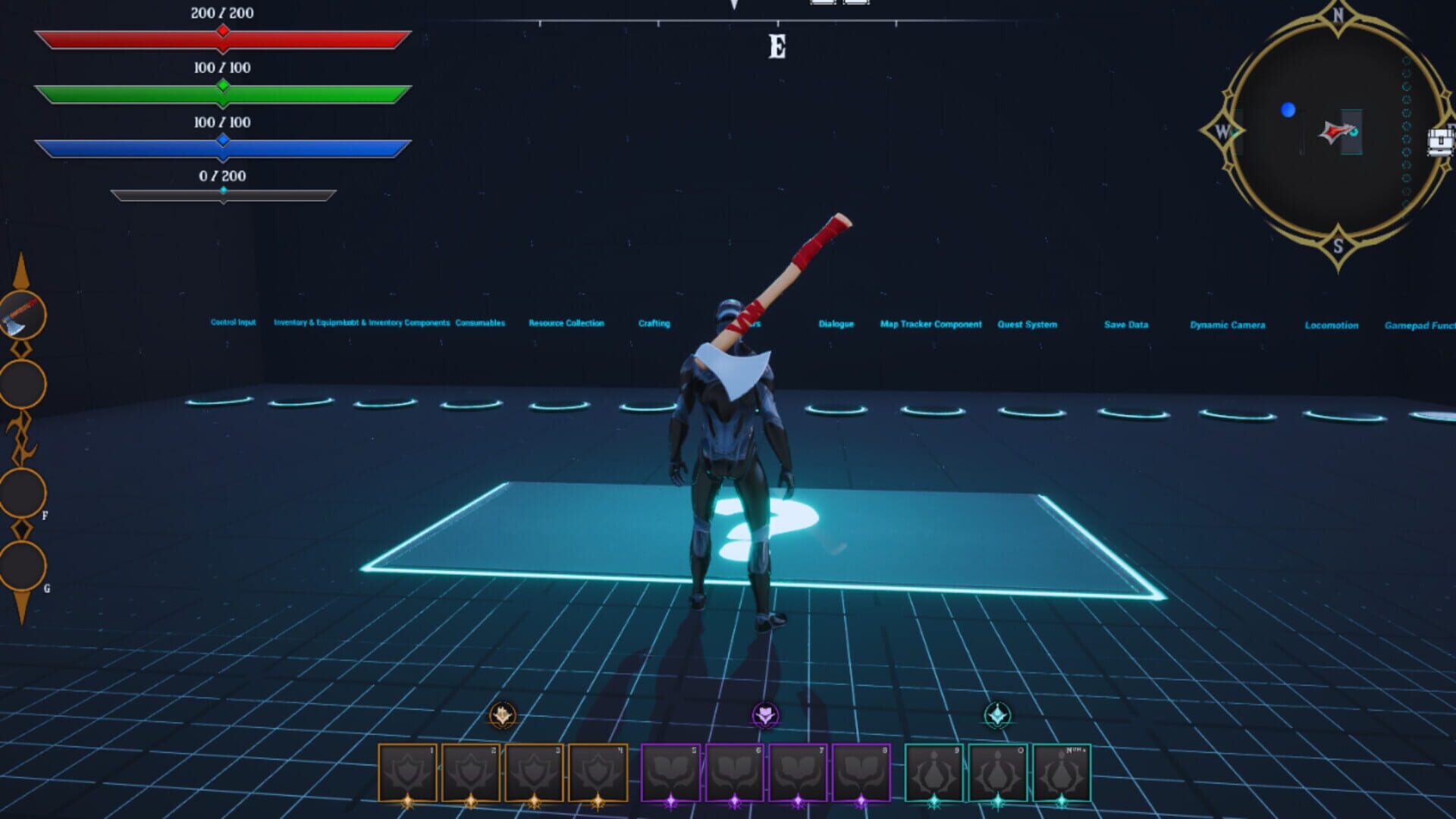This screenshot has width=1456, height=819.
Task: Open the Quest System demo station
Action: [x=1028, y=325]
